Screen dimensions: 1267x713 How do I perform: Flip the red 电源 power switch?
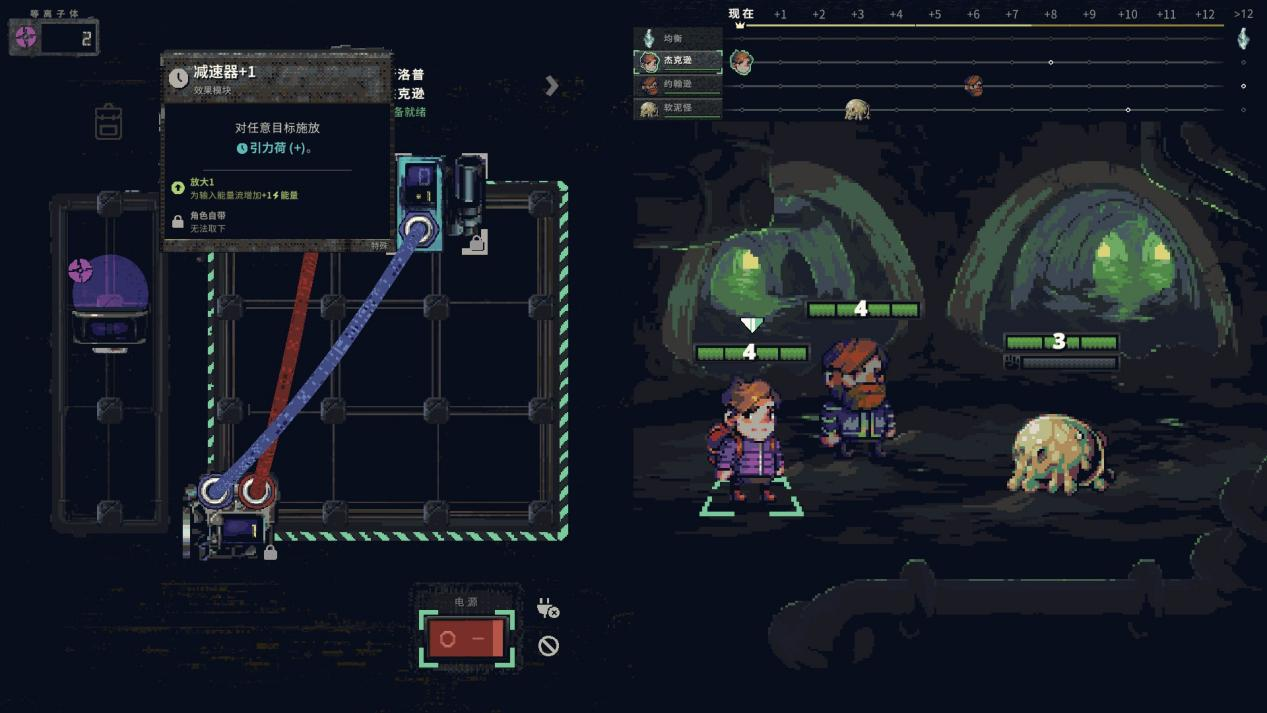tap(466, 638)
